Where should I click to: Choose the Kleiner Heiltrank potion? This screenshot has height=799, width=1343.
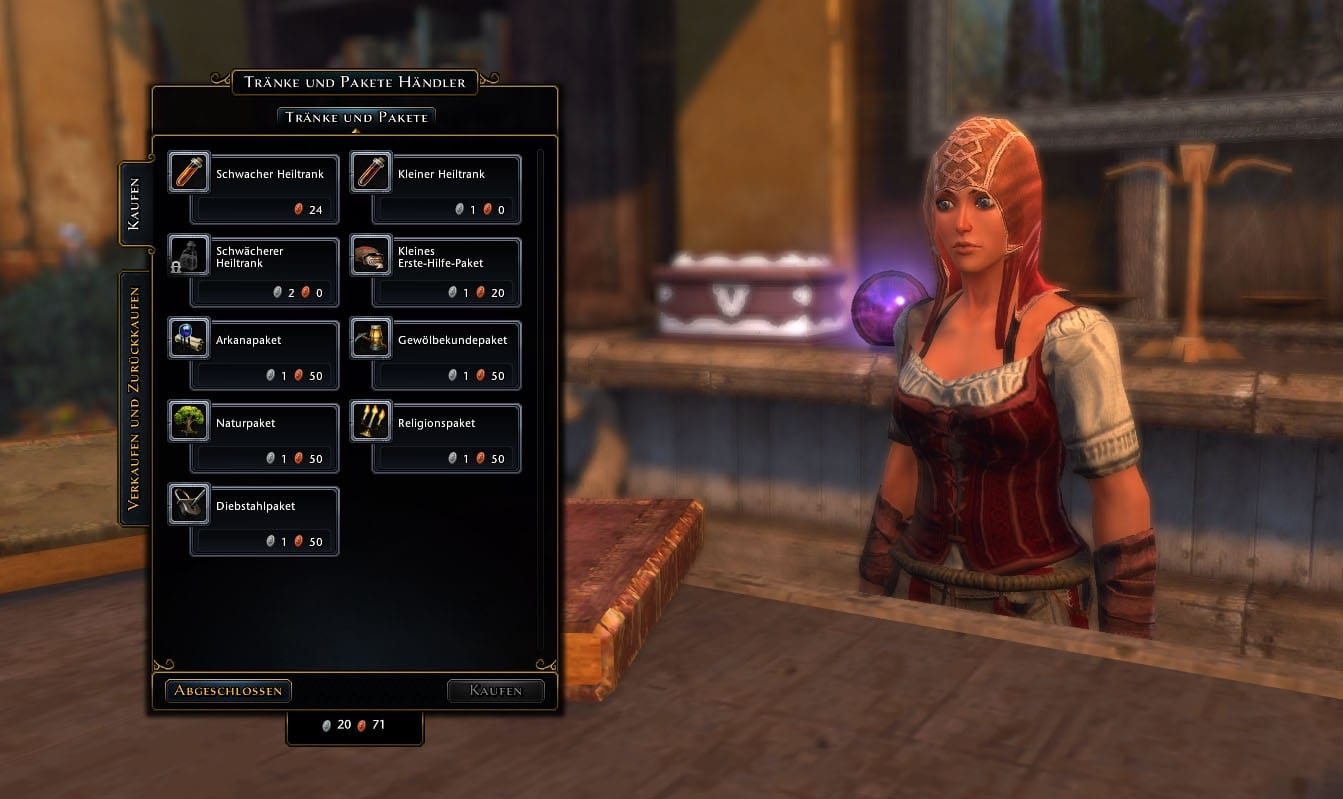(x=436, y=189)
